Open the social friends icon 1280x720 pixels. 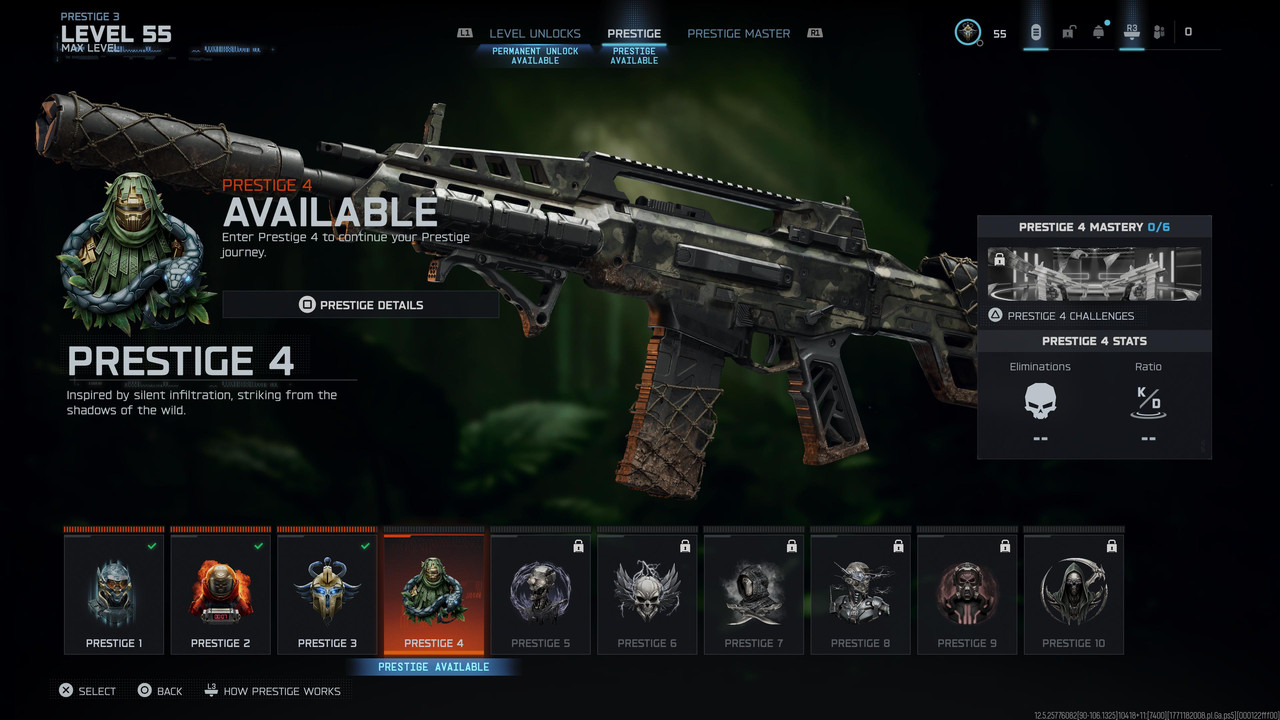[x=1159, y=32]
